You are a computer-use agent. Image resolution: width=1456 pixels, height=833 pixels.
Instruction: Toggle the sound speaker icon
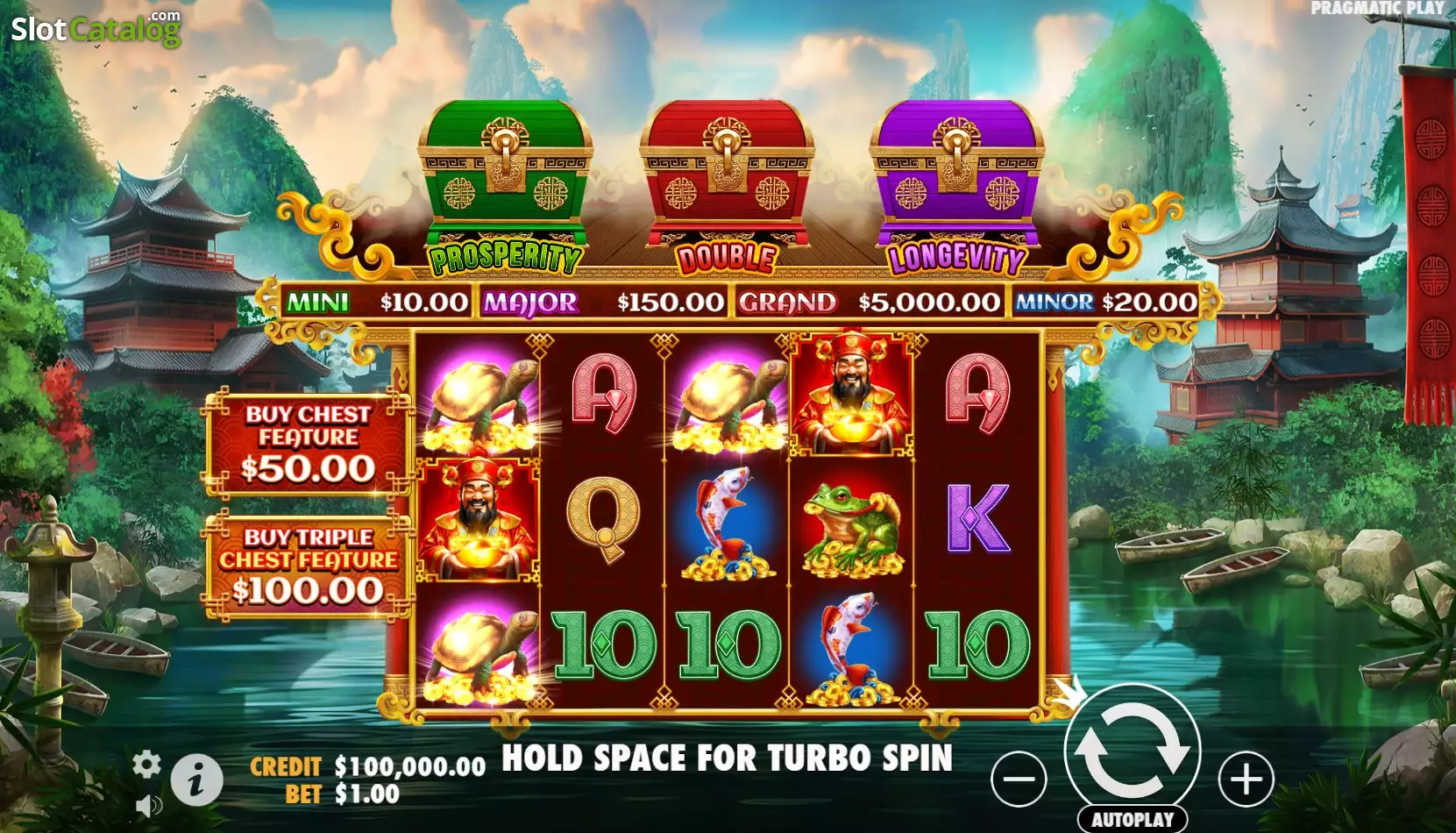coord(148,805)
